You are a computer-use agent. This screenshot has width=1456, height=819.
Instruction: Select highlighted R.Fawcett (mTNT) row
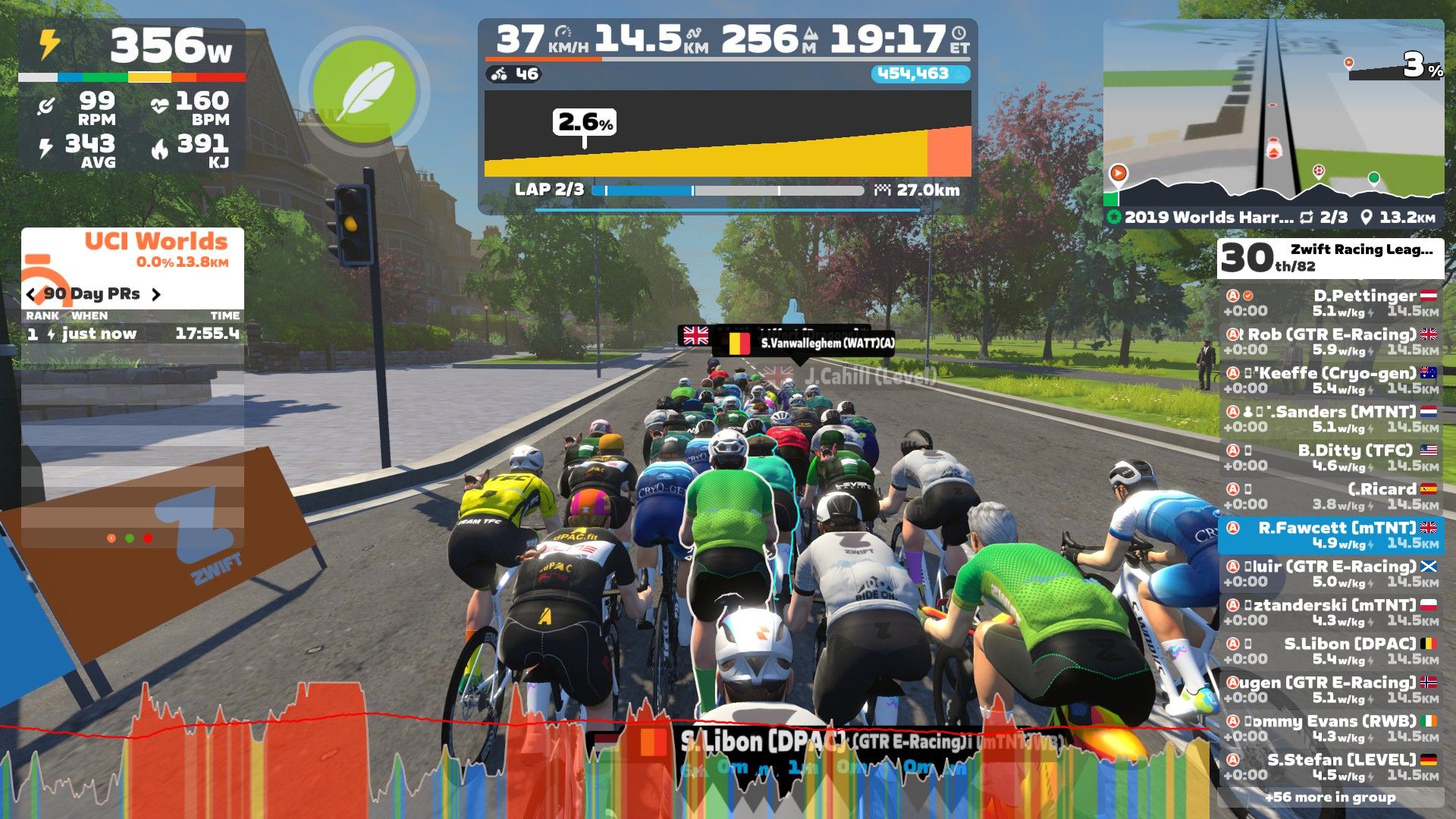point(1331,535)
